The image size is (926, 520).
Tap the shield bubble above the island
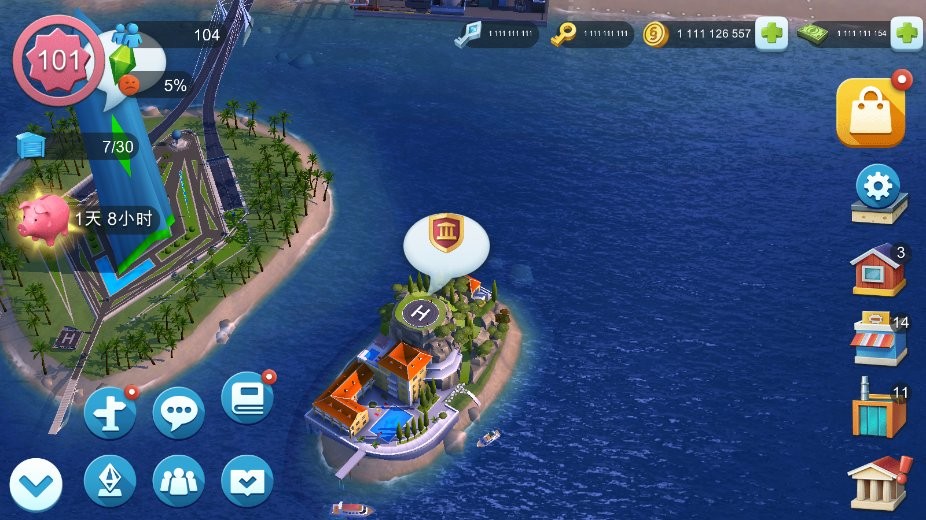coord(445,236)
